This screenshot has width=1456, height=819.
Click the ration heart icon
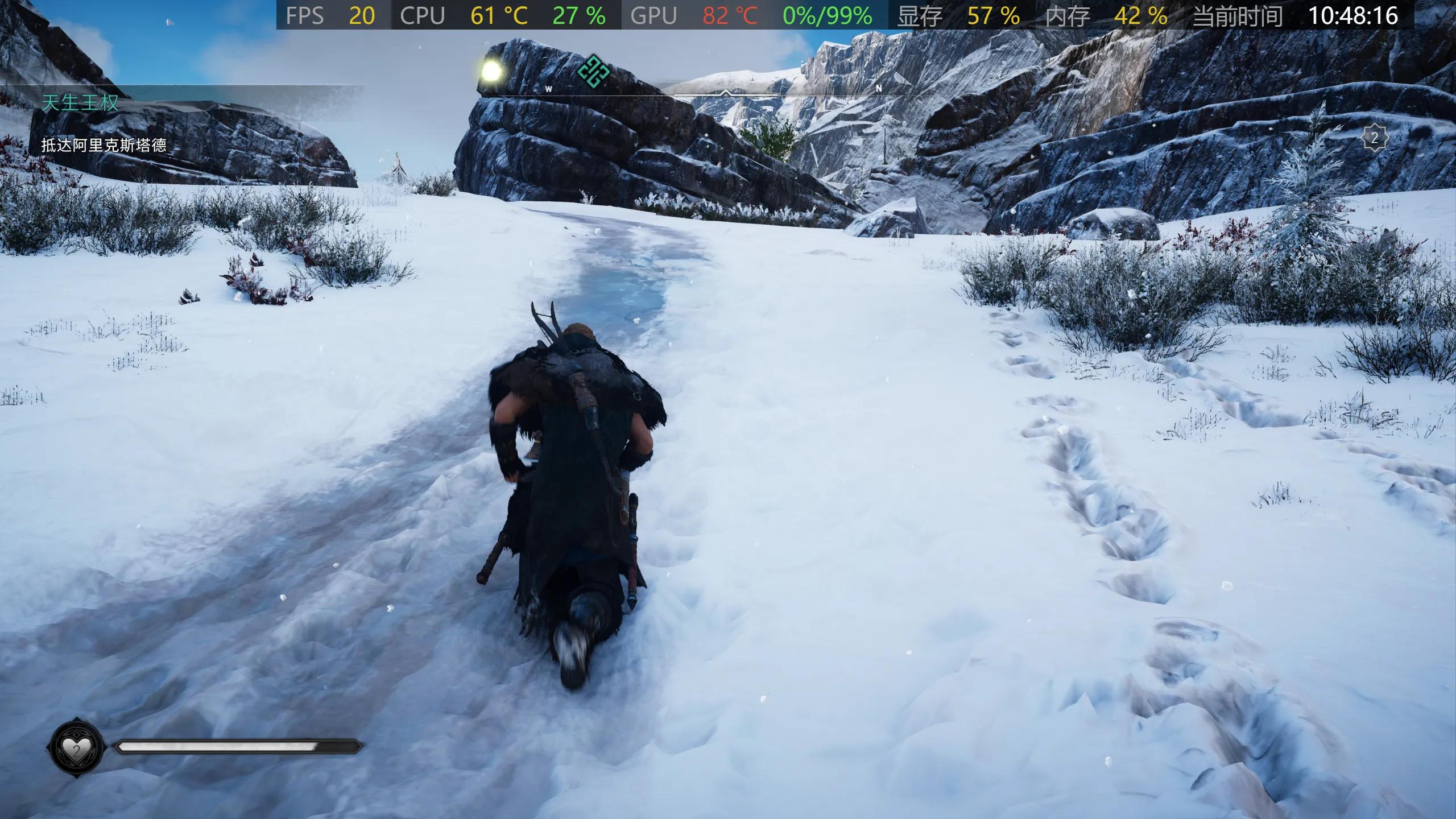(x=76, y=749)
